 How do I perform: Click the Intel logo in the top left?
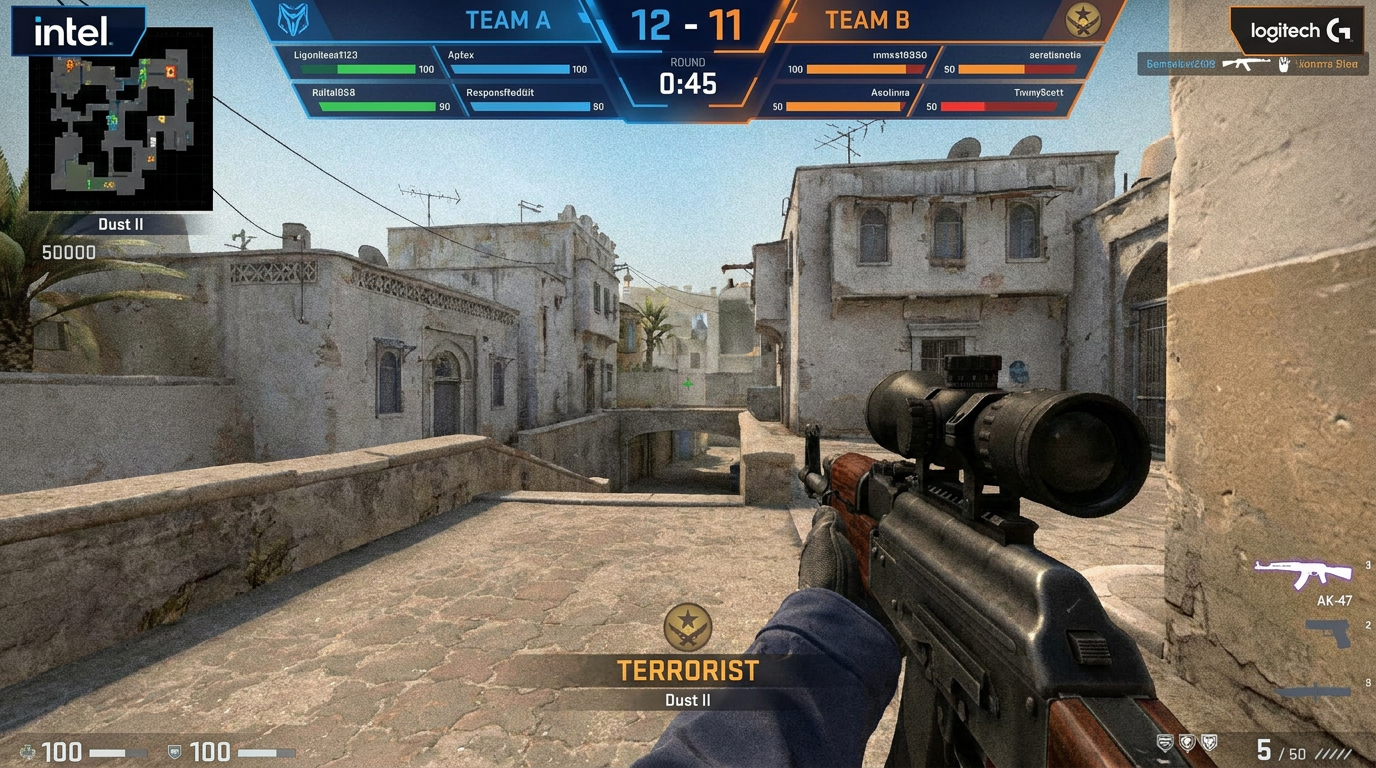click(x=77, y=29)
